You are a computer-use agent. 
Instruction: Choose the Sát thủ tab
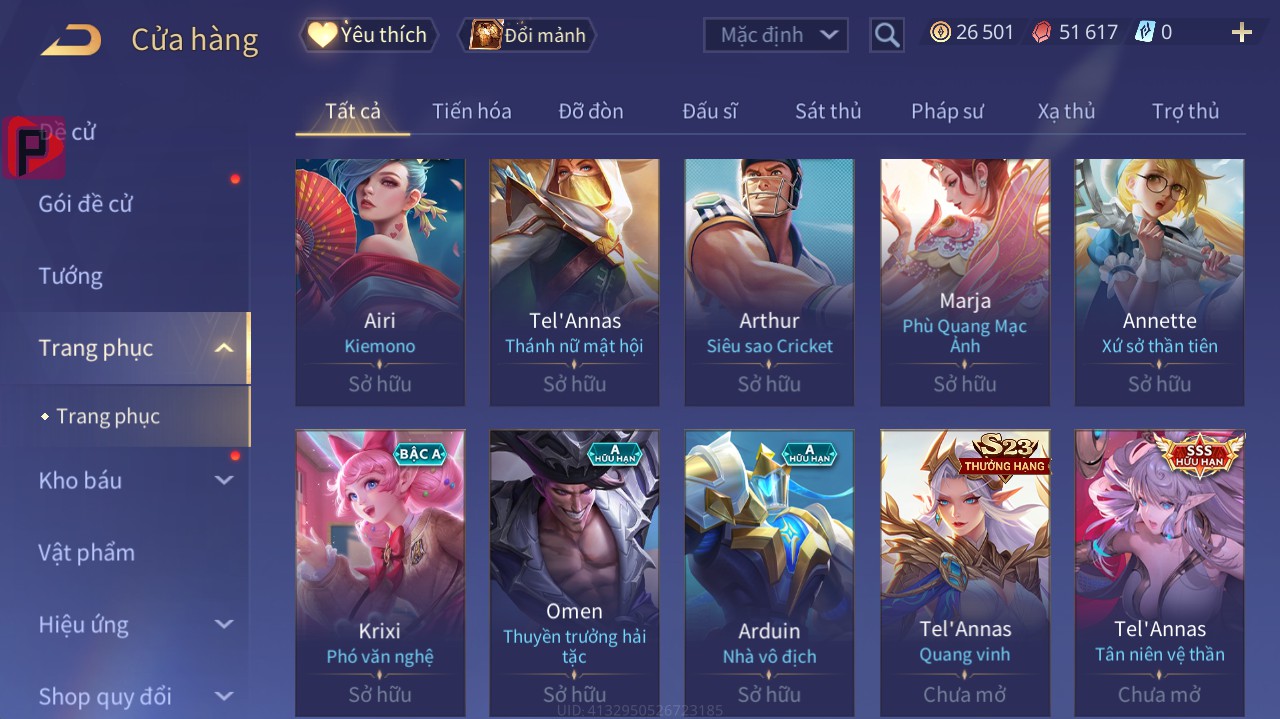[x=827, y=111]
